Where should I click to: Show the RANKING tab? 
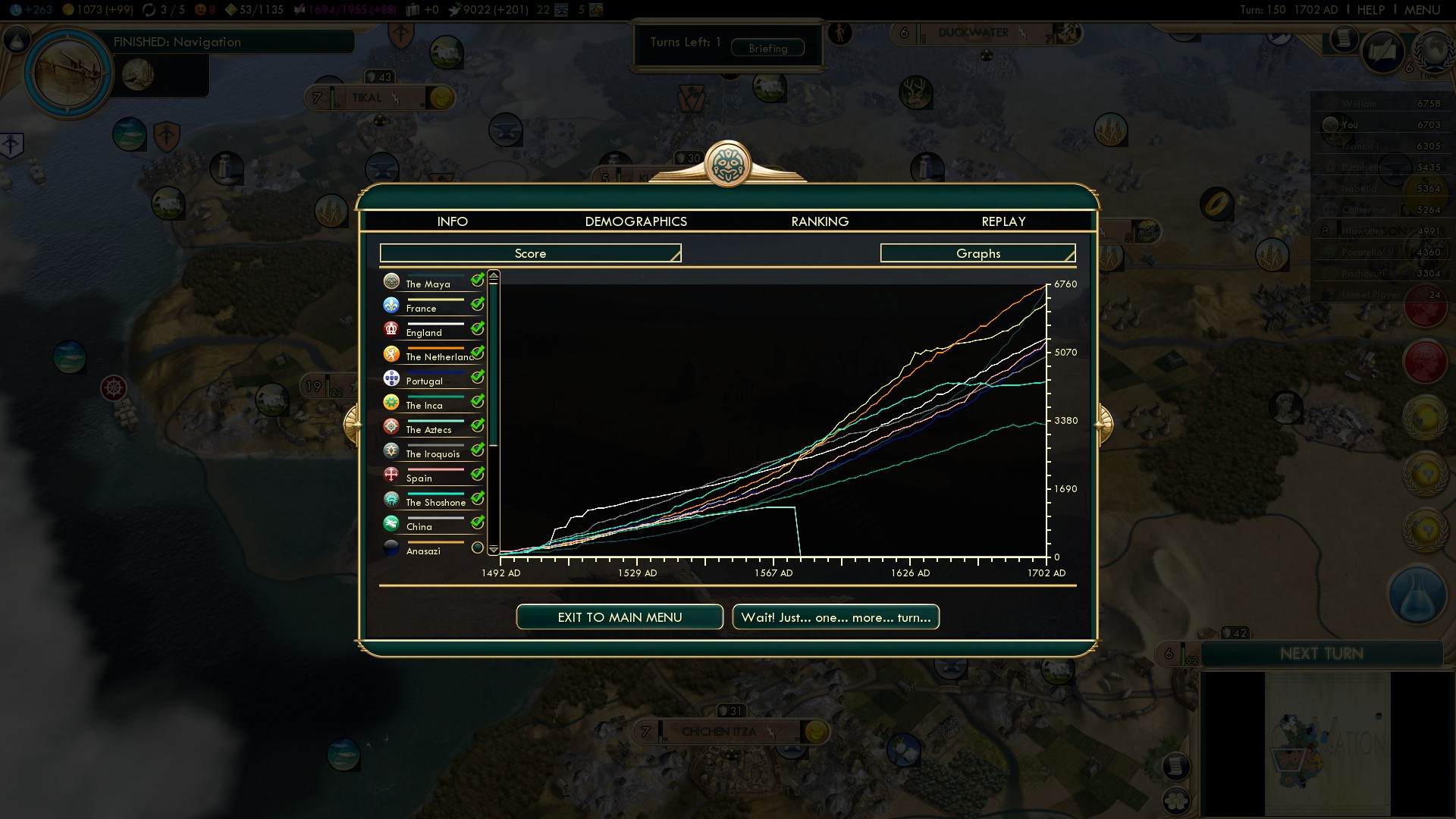[820, 221]
